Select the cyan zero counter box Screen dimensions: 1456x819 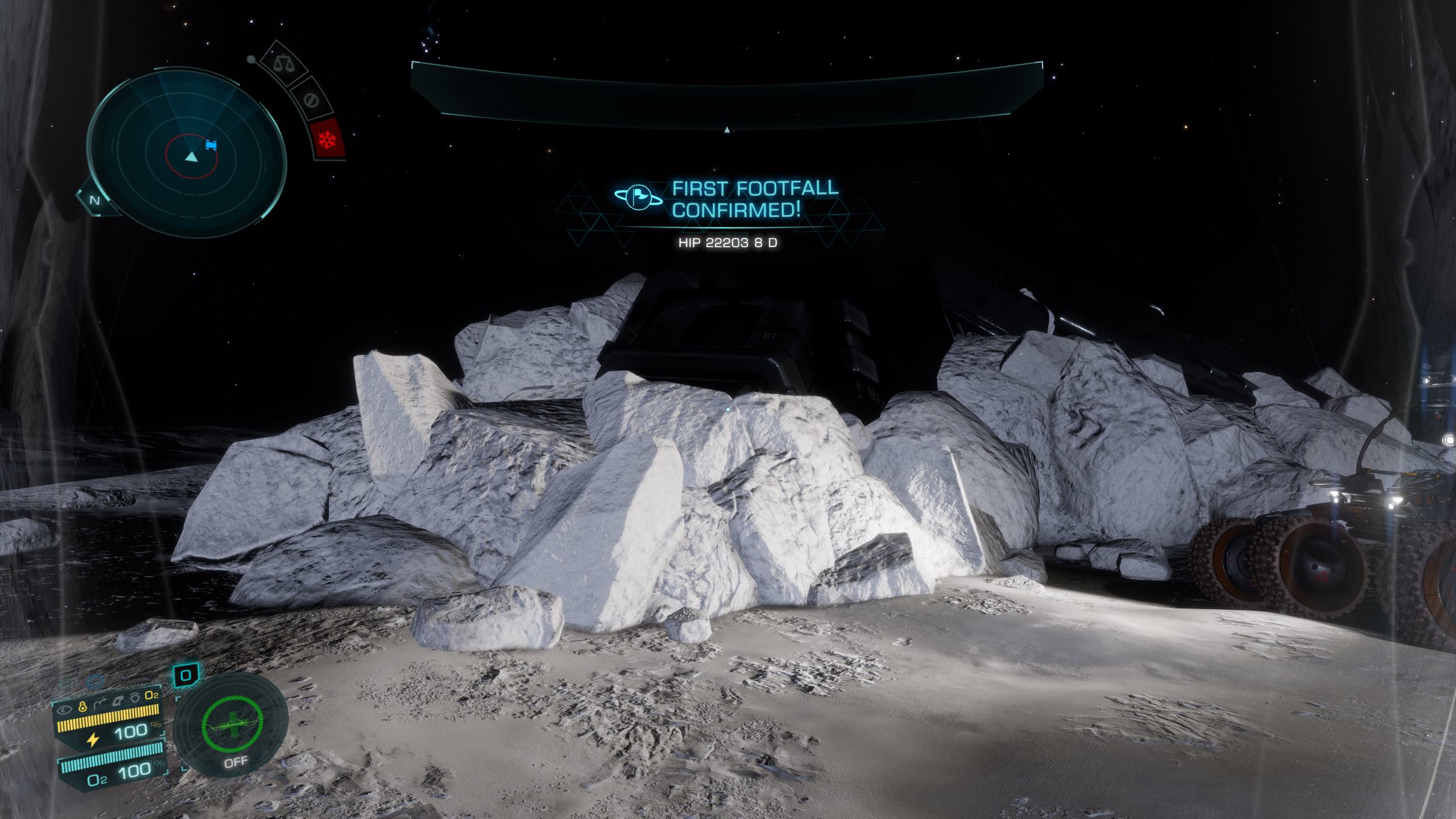pos(186,676)
